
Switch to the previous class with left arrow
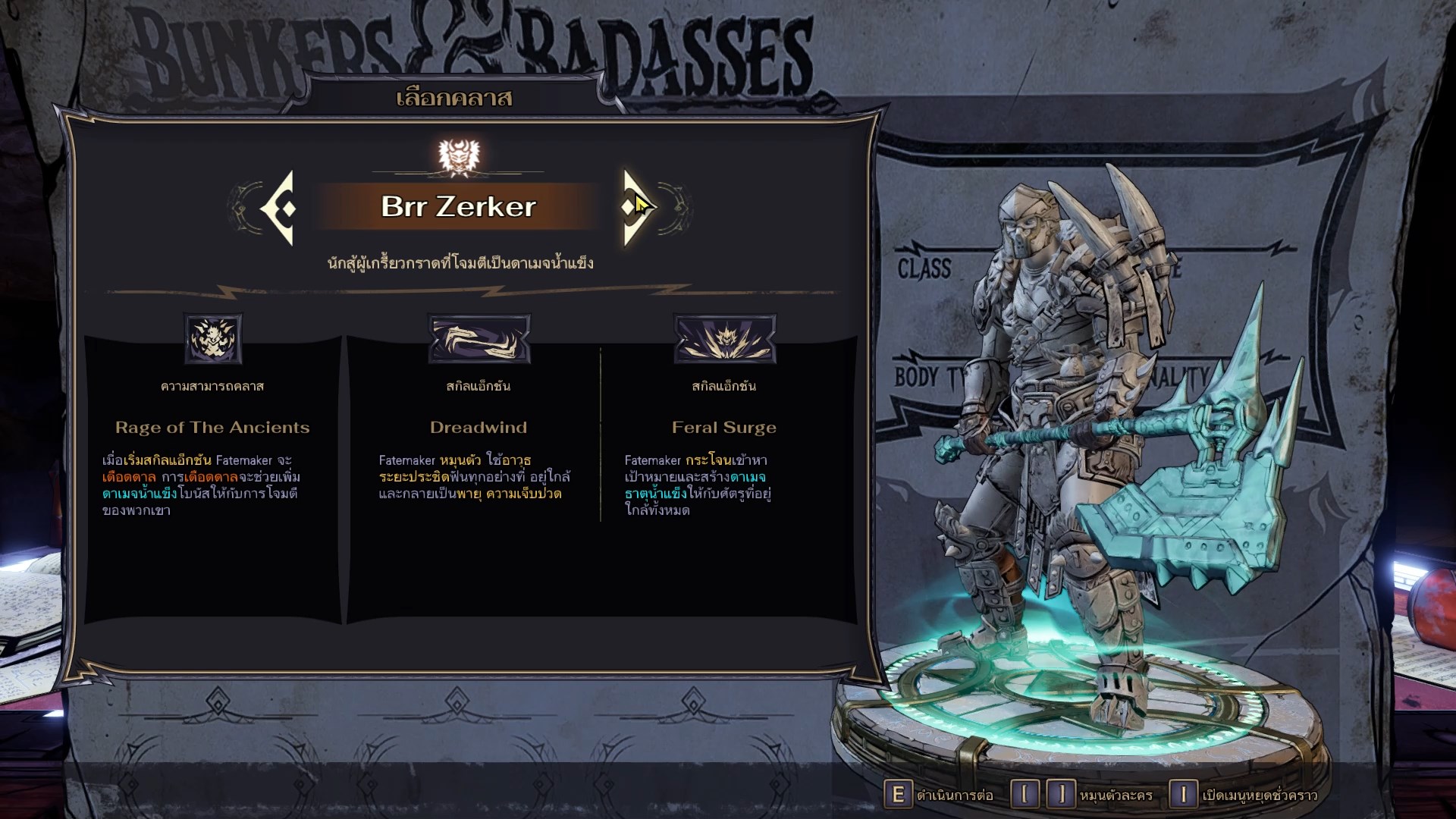point(278,208)
